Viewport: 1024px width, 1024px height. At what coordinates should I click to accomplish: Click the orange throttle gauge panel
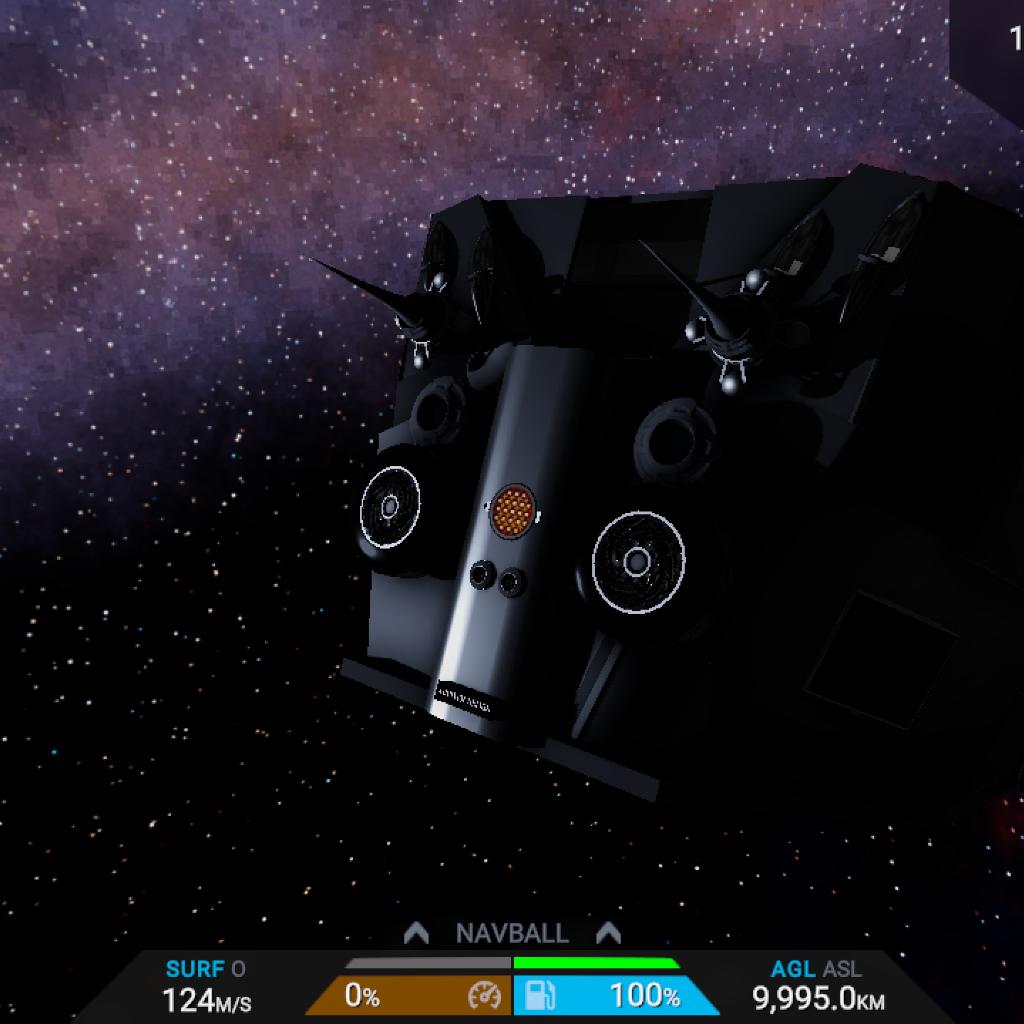[x=410, y=995]
